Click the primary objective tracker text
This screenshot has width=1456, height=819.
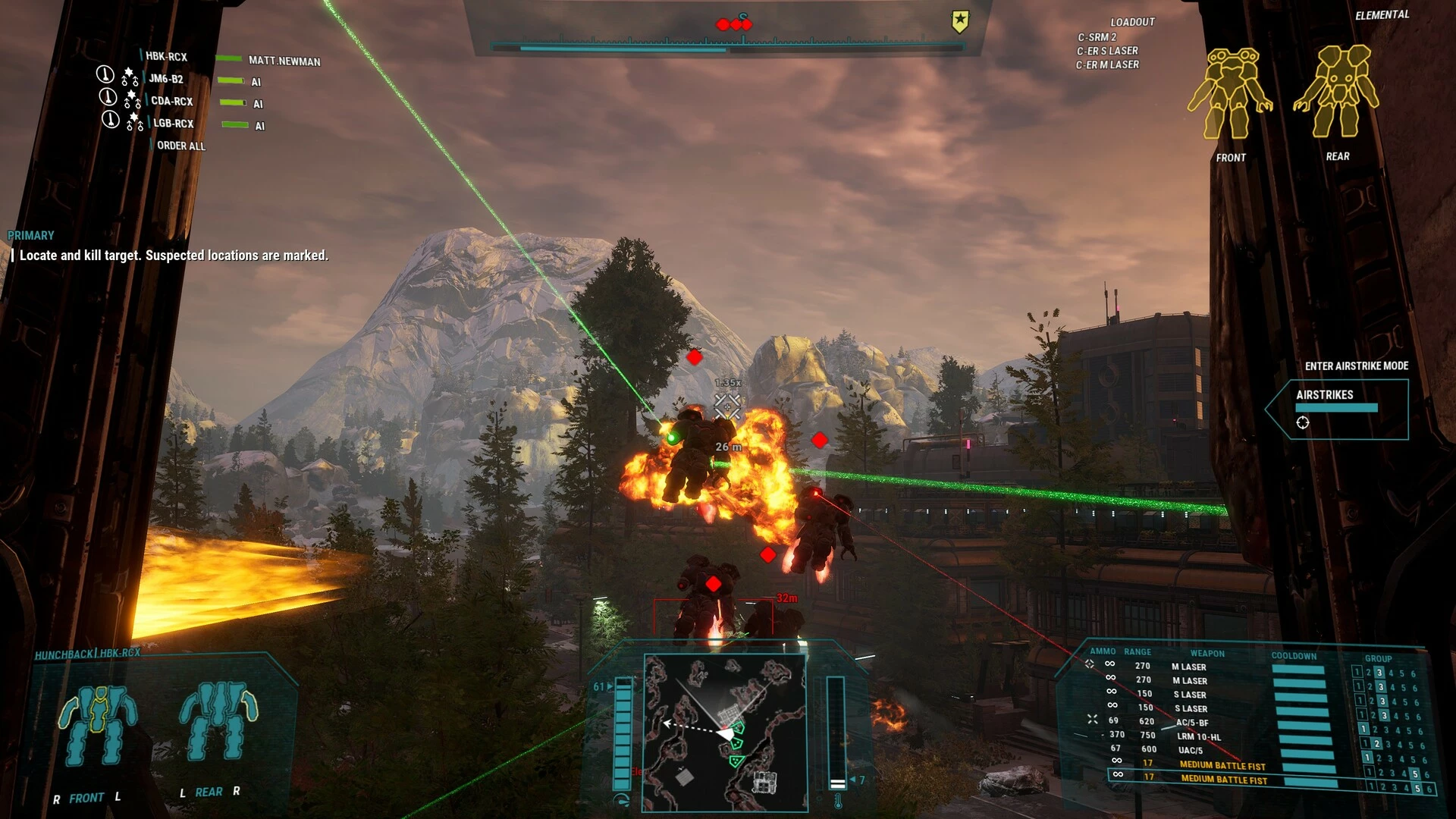(x=174, y=256)
